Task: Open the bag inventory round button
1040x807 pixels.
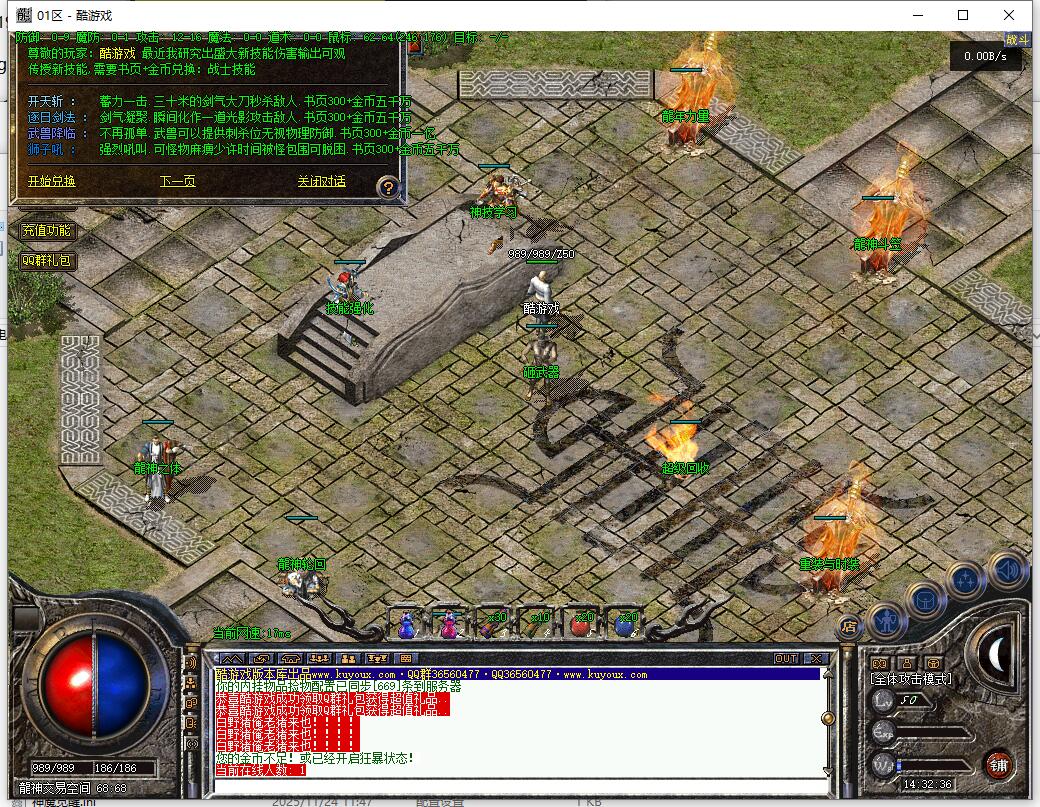Action: (x=925, y=599)
